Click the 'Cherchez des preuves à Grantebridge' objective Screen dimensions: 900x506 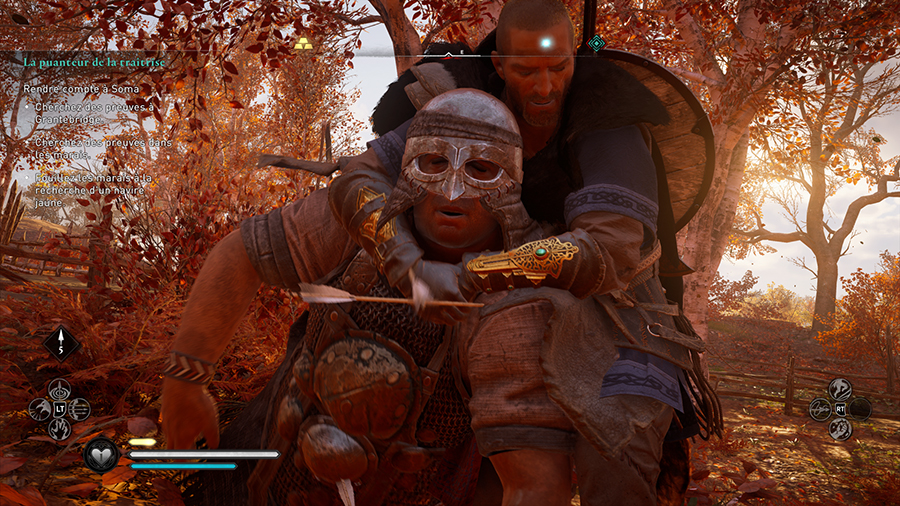tap(95, 113)
